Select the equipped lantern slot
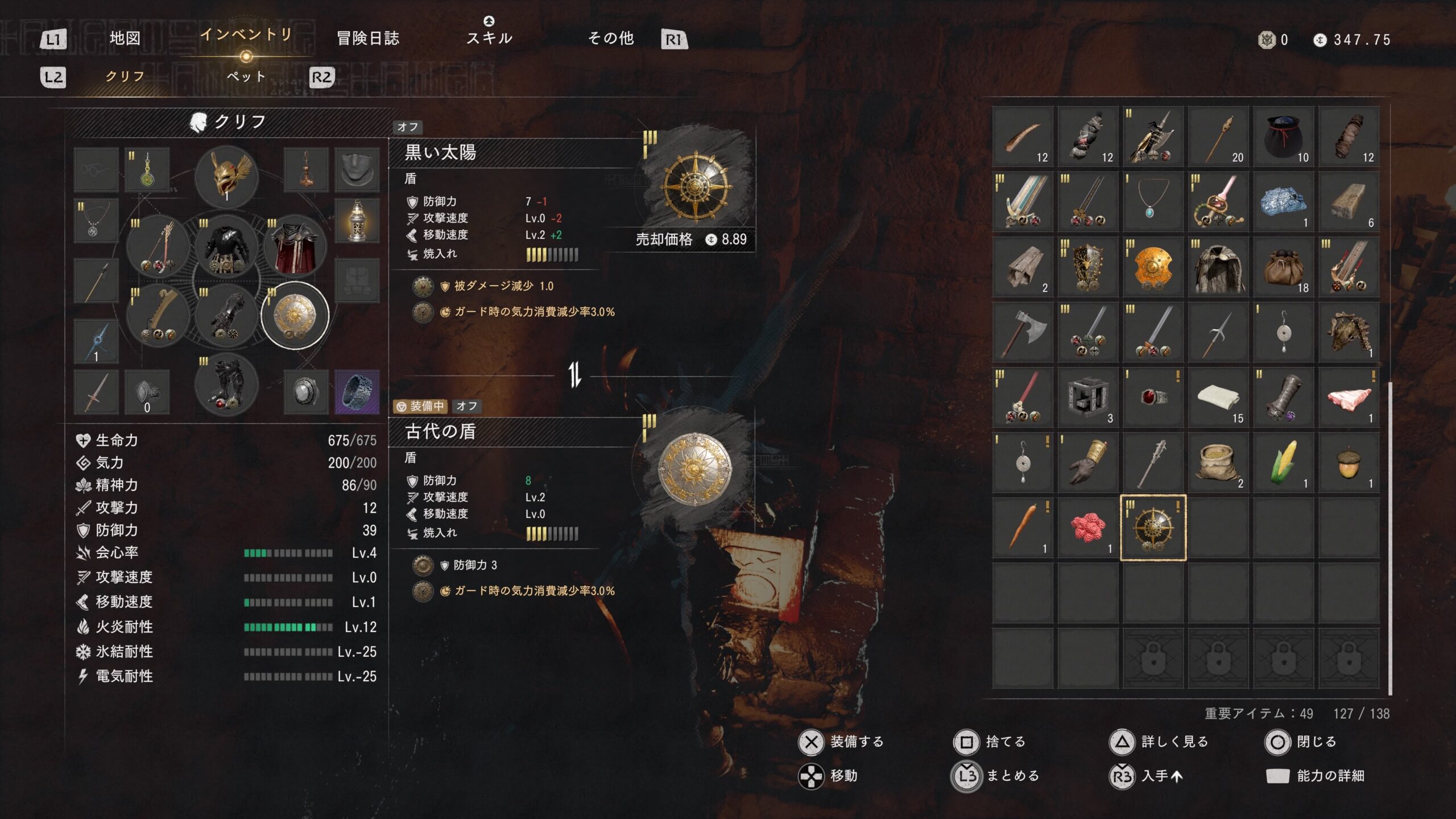Image resolution: width=1456 pixels, height=819 pixels. (x=357, y=221)
